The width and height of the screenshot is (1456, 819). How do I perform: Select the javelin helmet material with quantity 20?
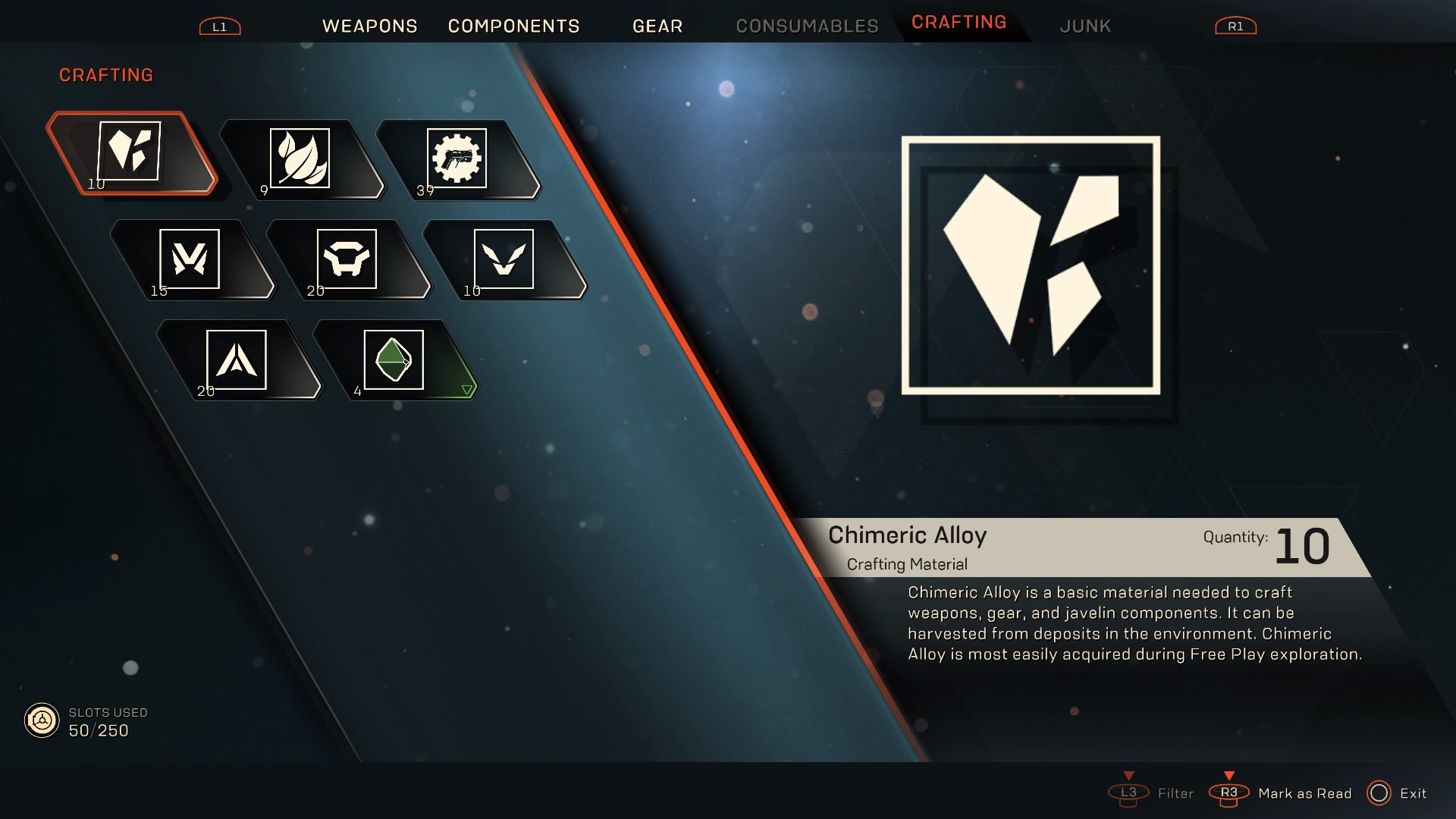[347, 258]
